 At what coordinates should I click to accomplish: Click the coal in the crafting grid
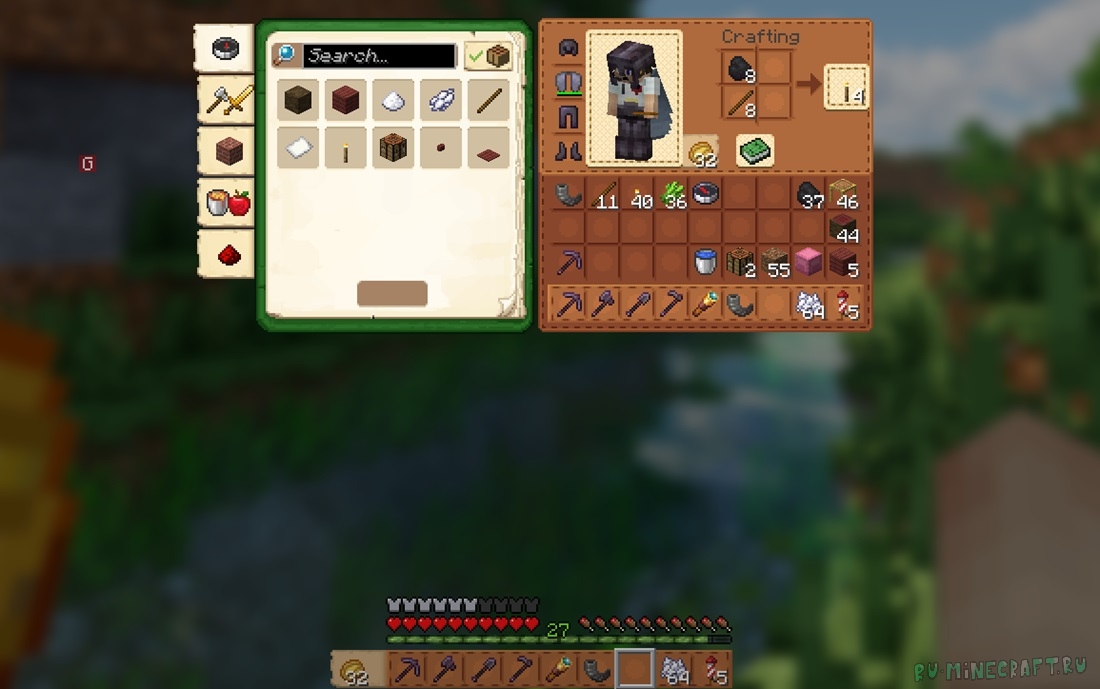[740, 69]
